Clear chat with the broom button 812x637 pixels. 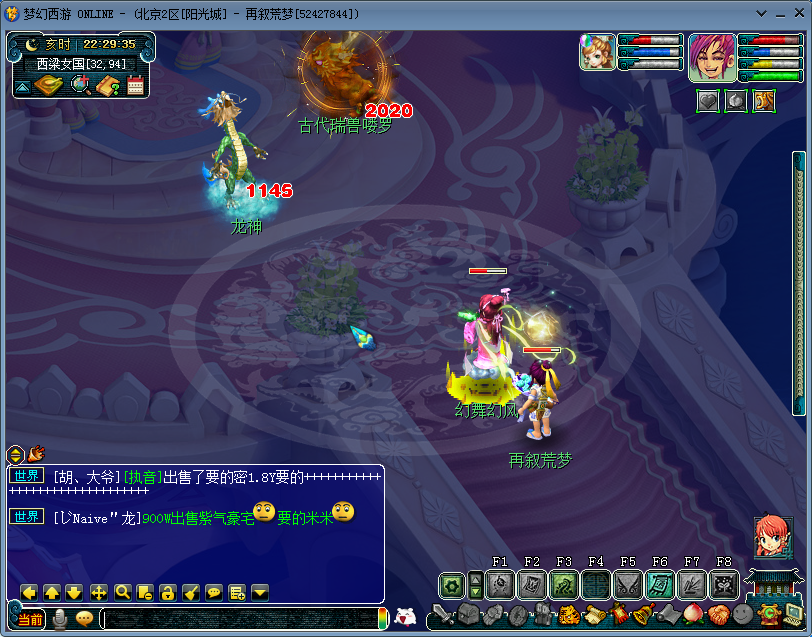pos(191,592)
